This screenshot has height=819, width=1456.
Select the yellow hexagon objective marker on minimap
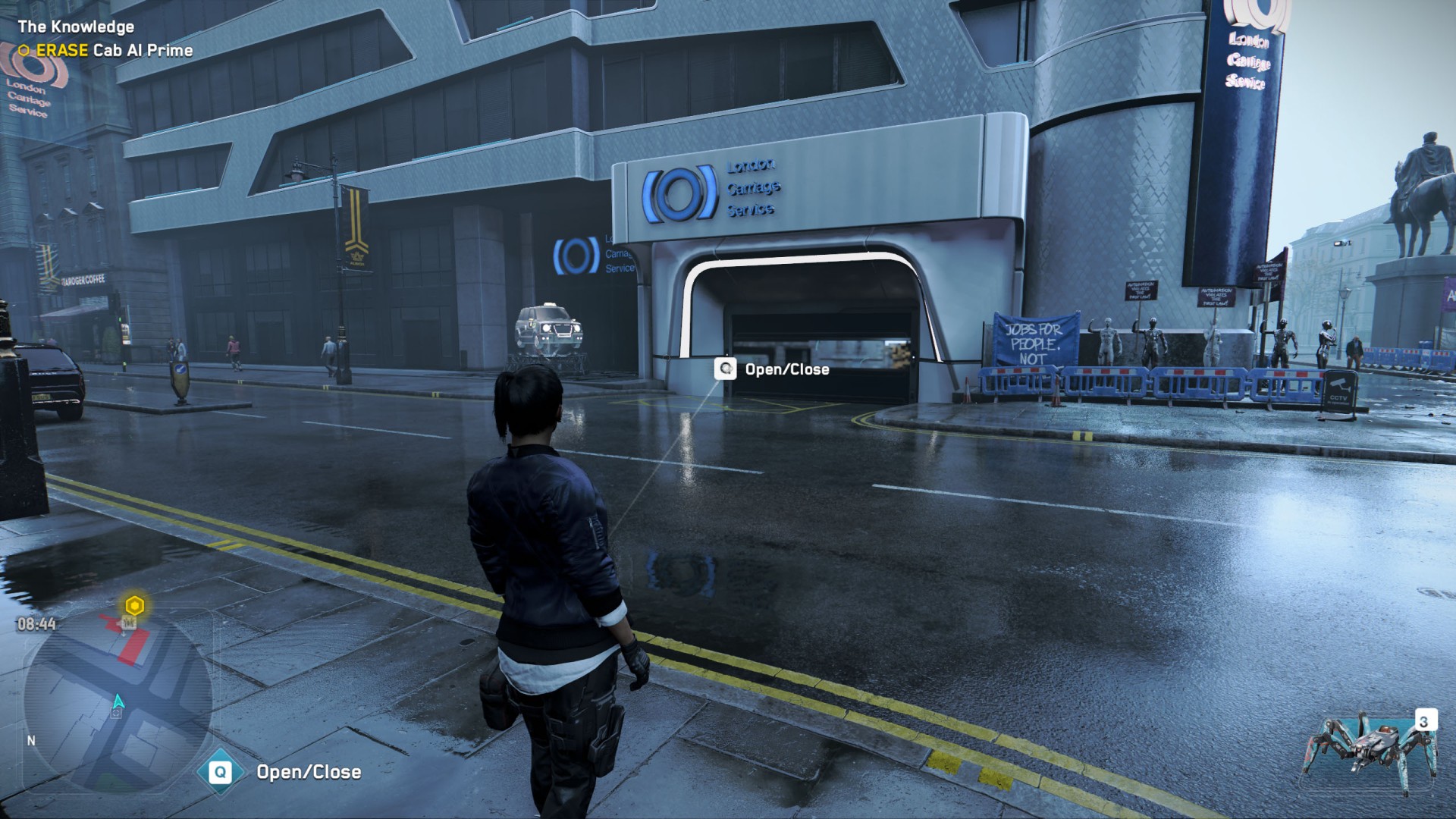coord(135,606)
